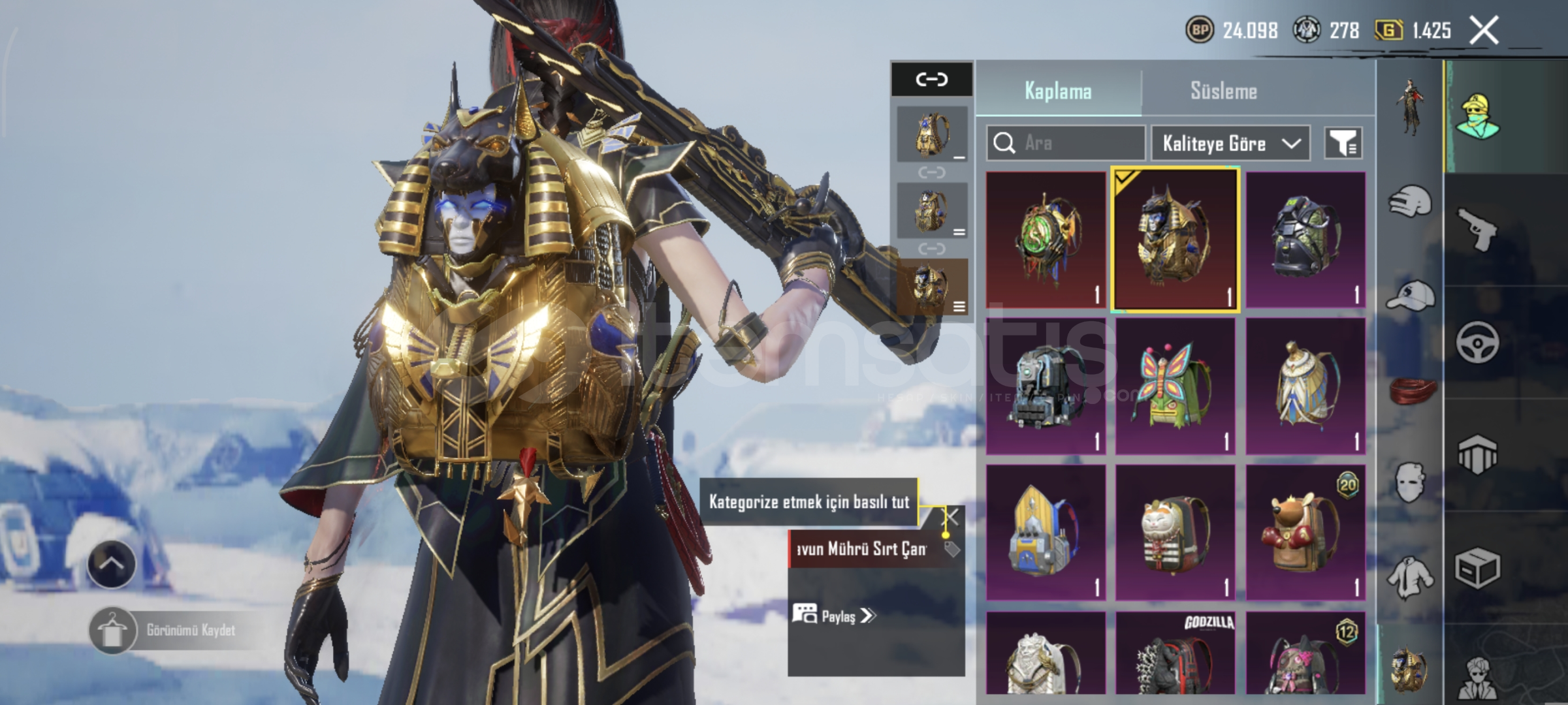Click the up-arrow circle button
Viewport: 1568px width, 705px height.
tap(111, 564)
